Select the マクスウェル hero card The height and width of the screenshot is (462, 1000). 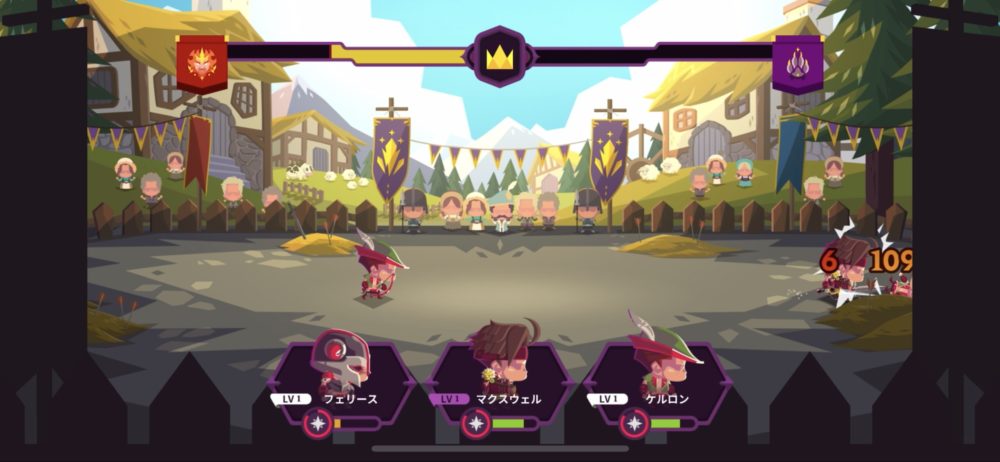click(500, 375)
